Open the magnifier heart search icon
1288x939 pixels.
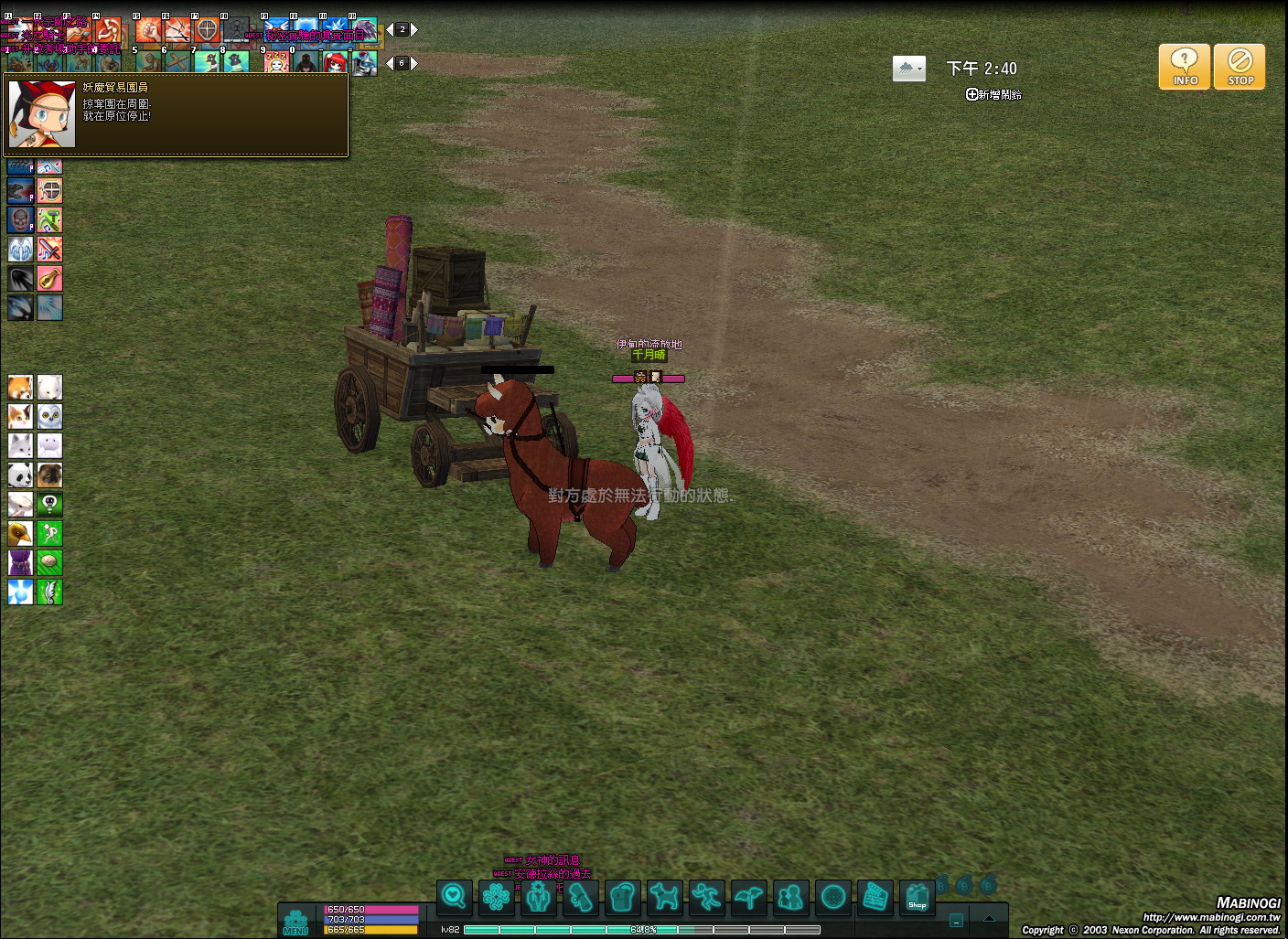(454, 897)
